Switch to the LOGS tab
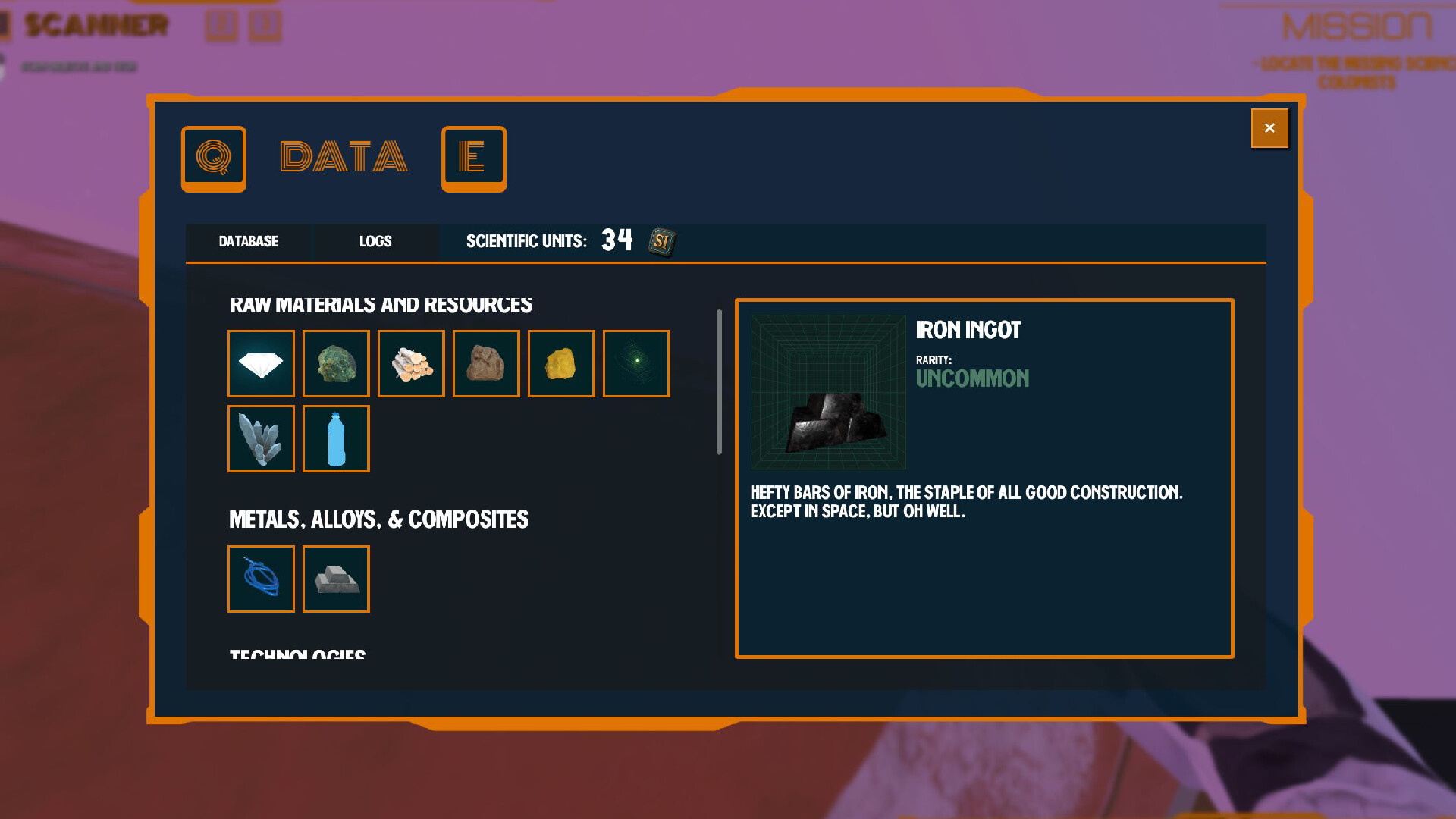Image resolution: width=1456 pixels, height=819 pixels. [375, 241]
